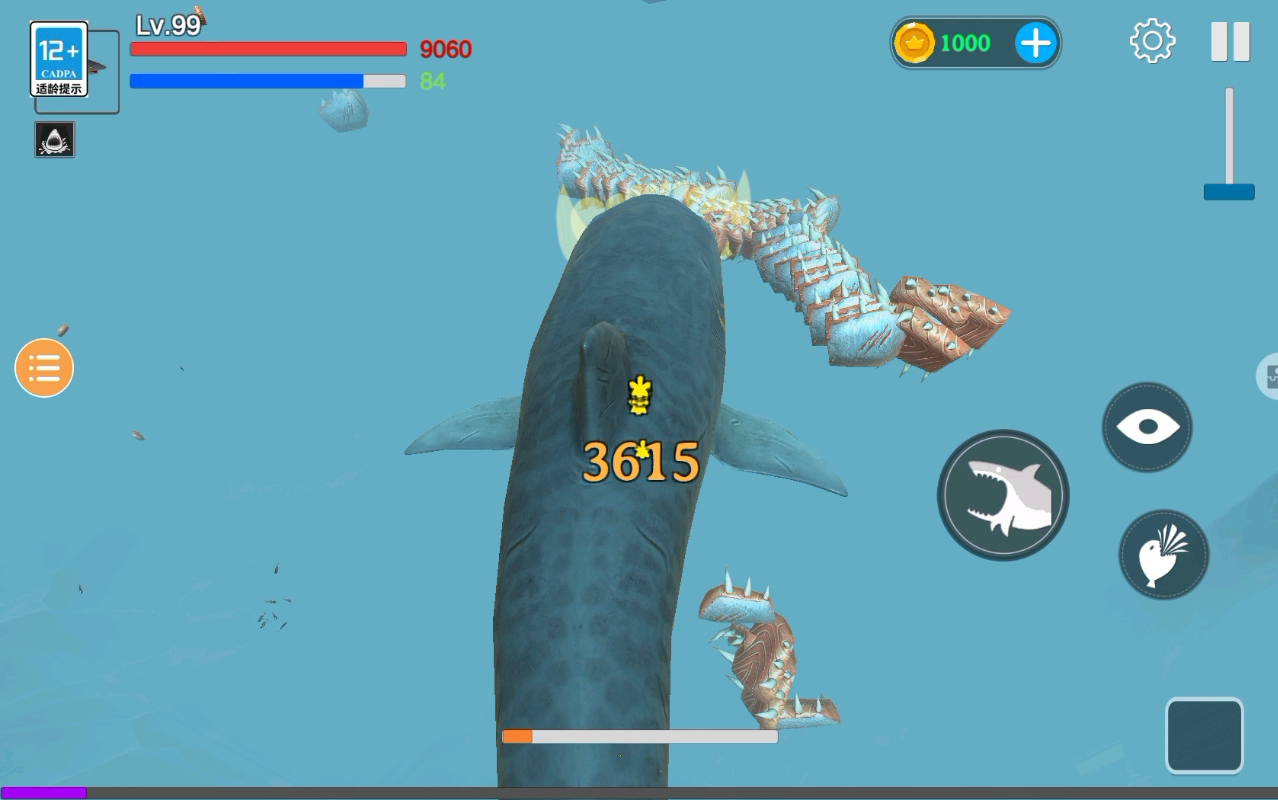The image size is (1278, 800).
Task: Use the tail fin dash ability
Action: (1163, 555)
